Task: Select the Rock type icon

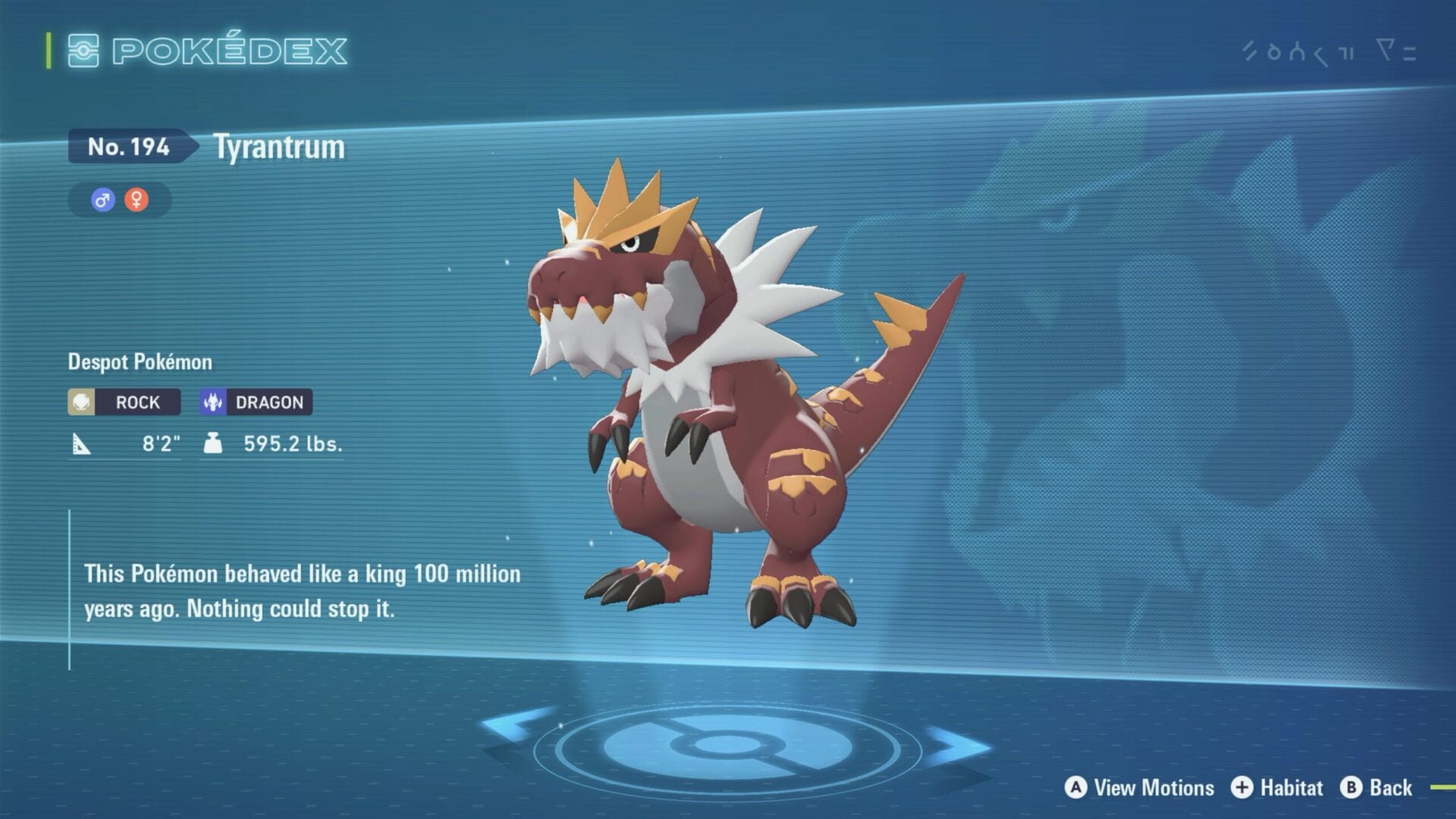Action: coord(81,403)
